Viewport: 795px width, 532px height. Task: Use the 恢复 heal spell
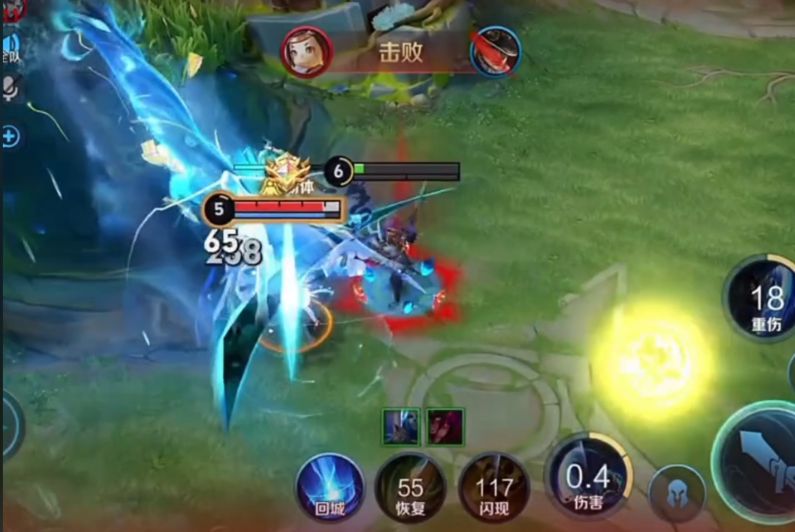click(410, 487)
